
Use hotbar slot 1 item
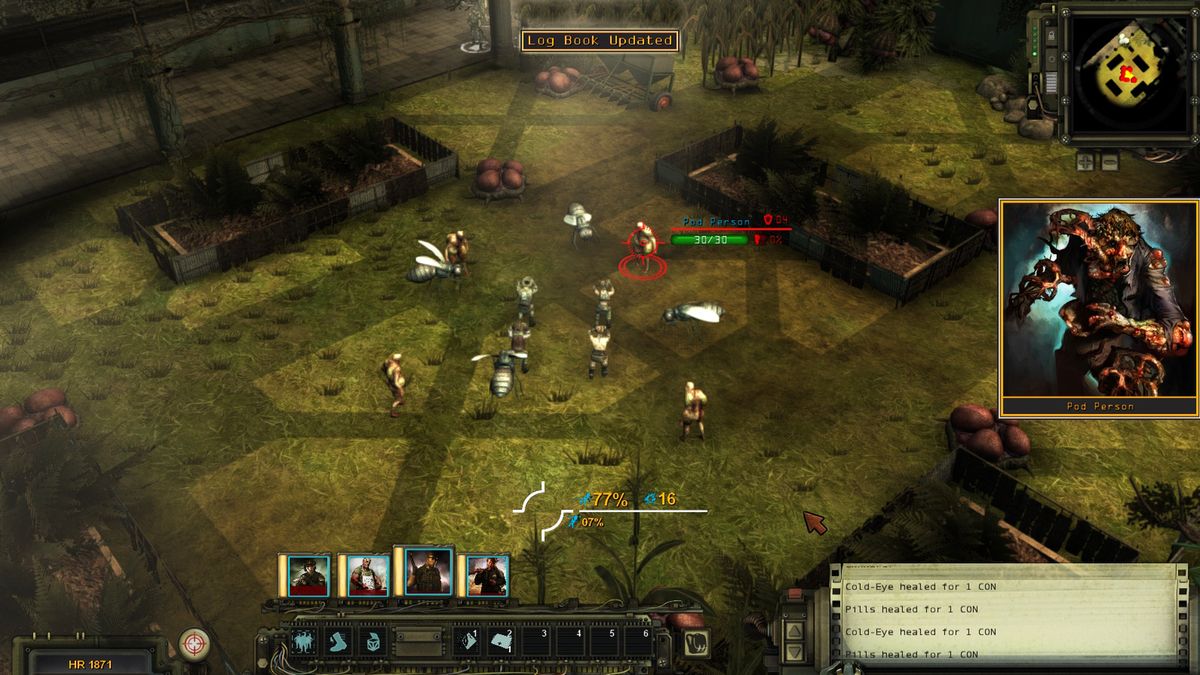(x=468, y=641)
